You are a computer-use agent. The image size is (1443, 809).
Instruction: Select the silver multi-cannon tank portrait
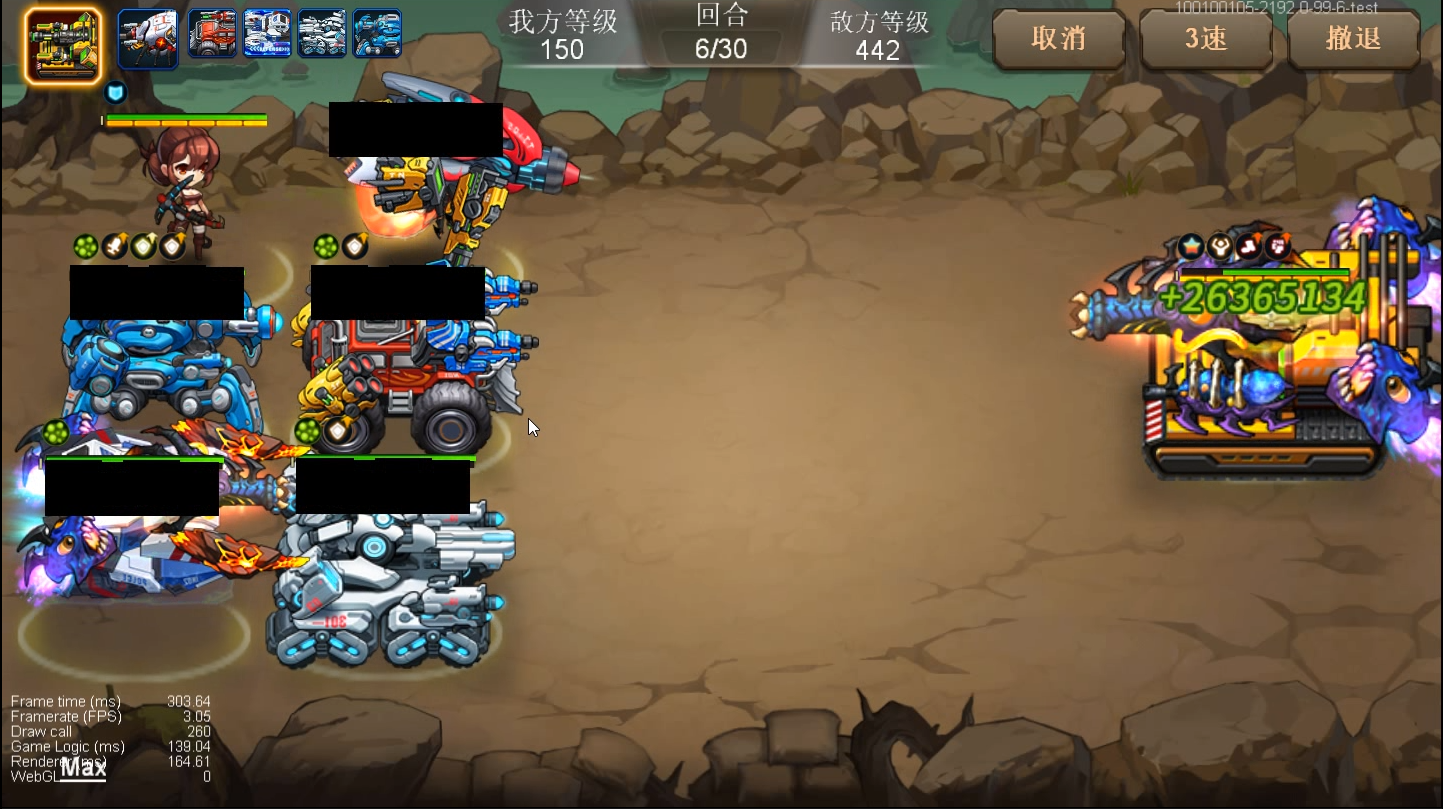coord(322,34)
